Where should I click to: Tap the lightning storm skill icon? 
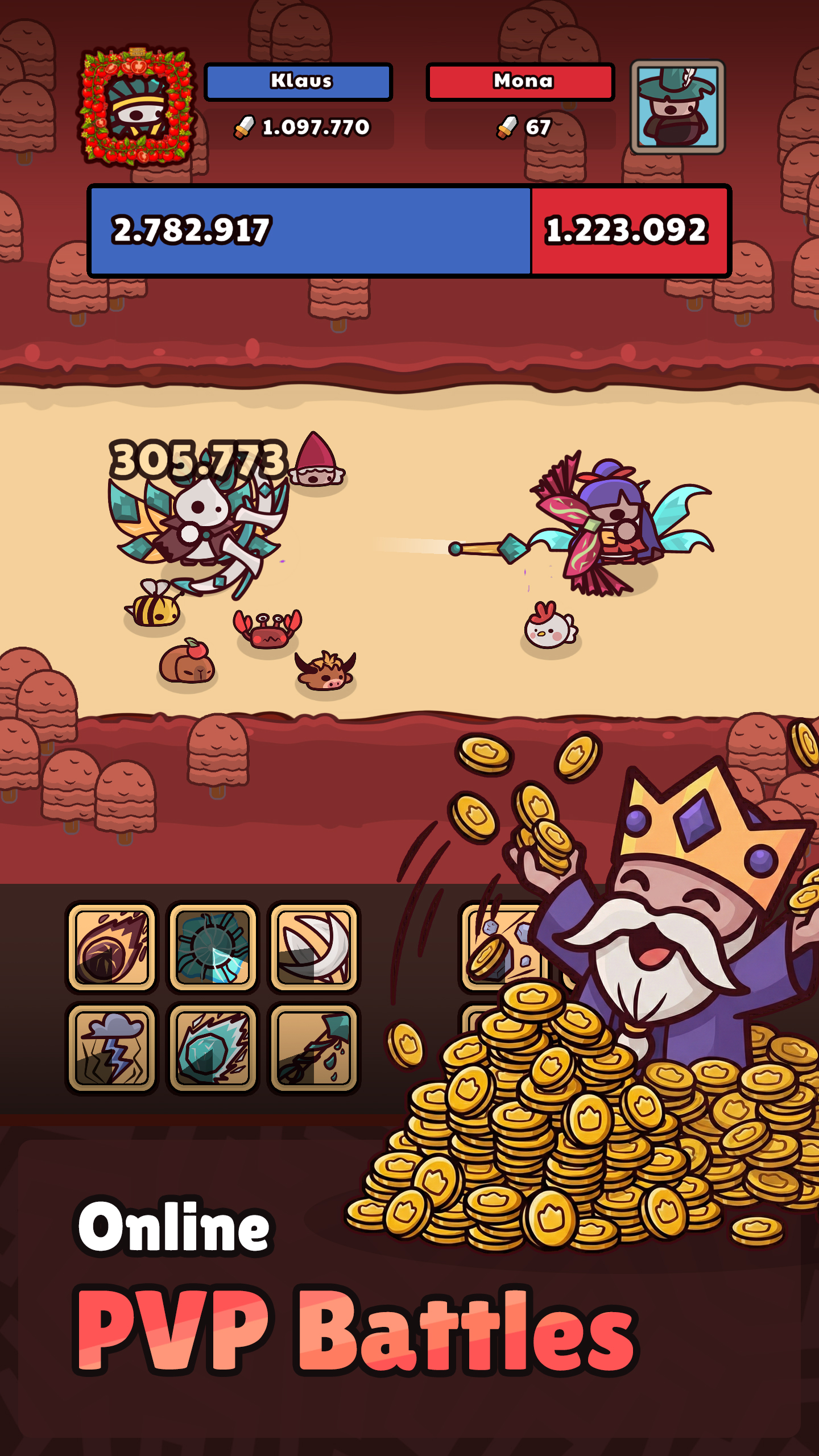(111, 1049)
